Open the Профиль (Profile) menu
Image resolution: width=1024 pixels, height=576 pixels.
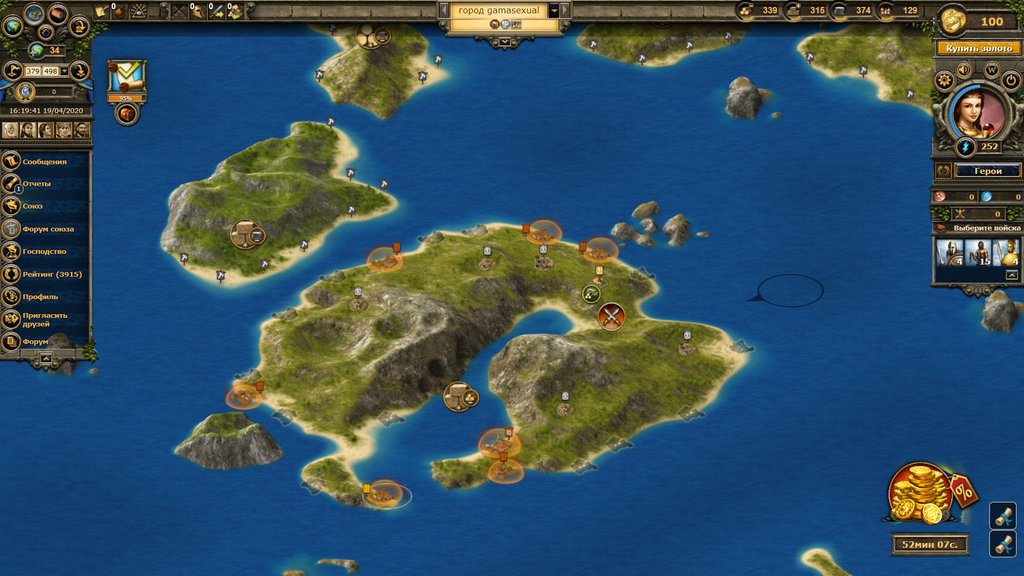pyautogui.click(x=40, y=296)
